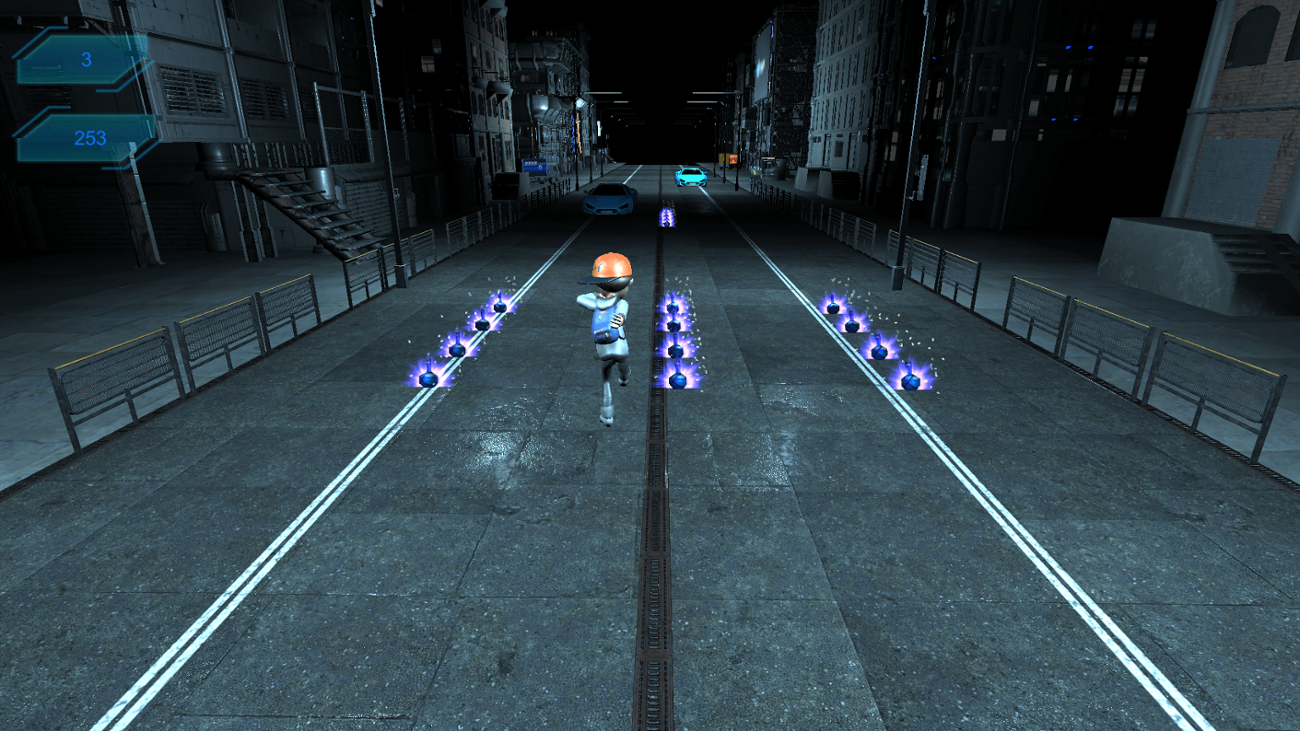Click the cyan car in the far distance
Screen dimensions: 1300x731
click(692, 178)
